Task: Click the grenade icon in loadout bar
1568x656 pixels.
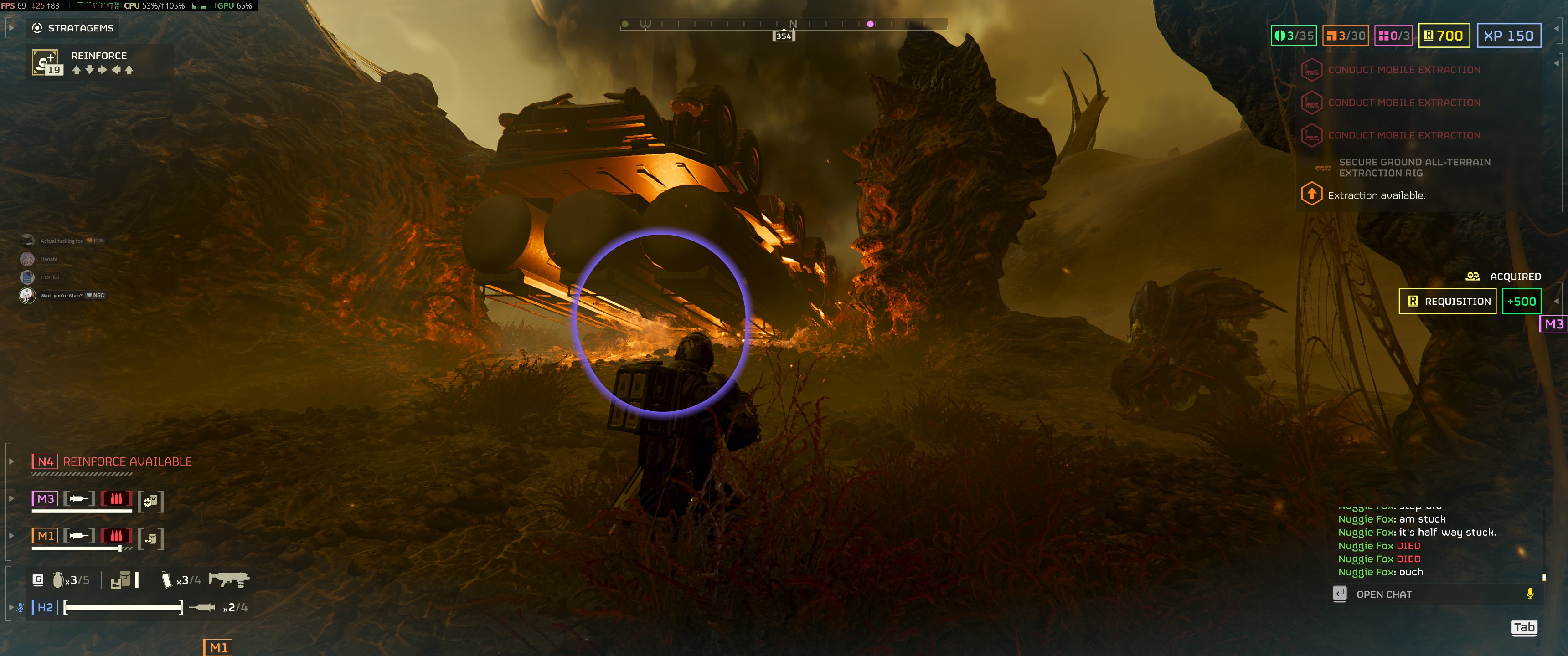Action: pyautogui.click(x=58, y=580)
